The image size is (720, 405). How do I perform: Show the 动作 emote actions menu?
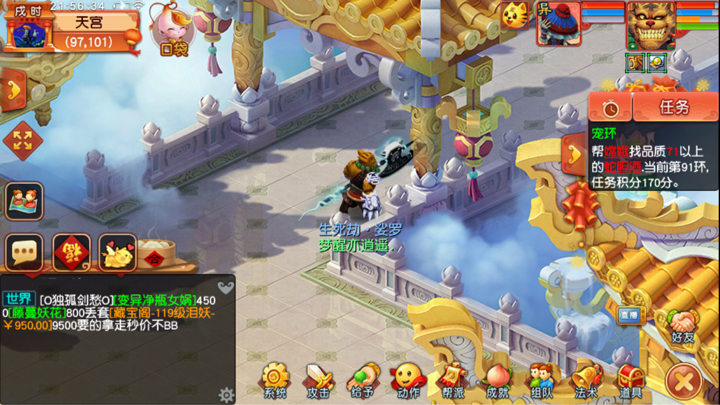coord(407,380)
